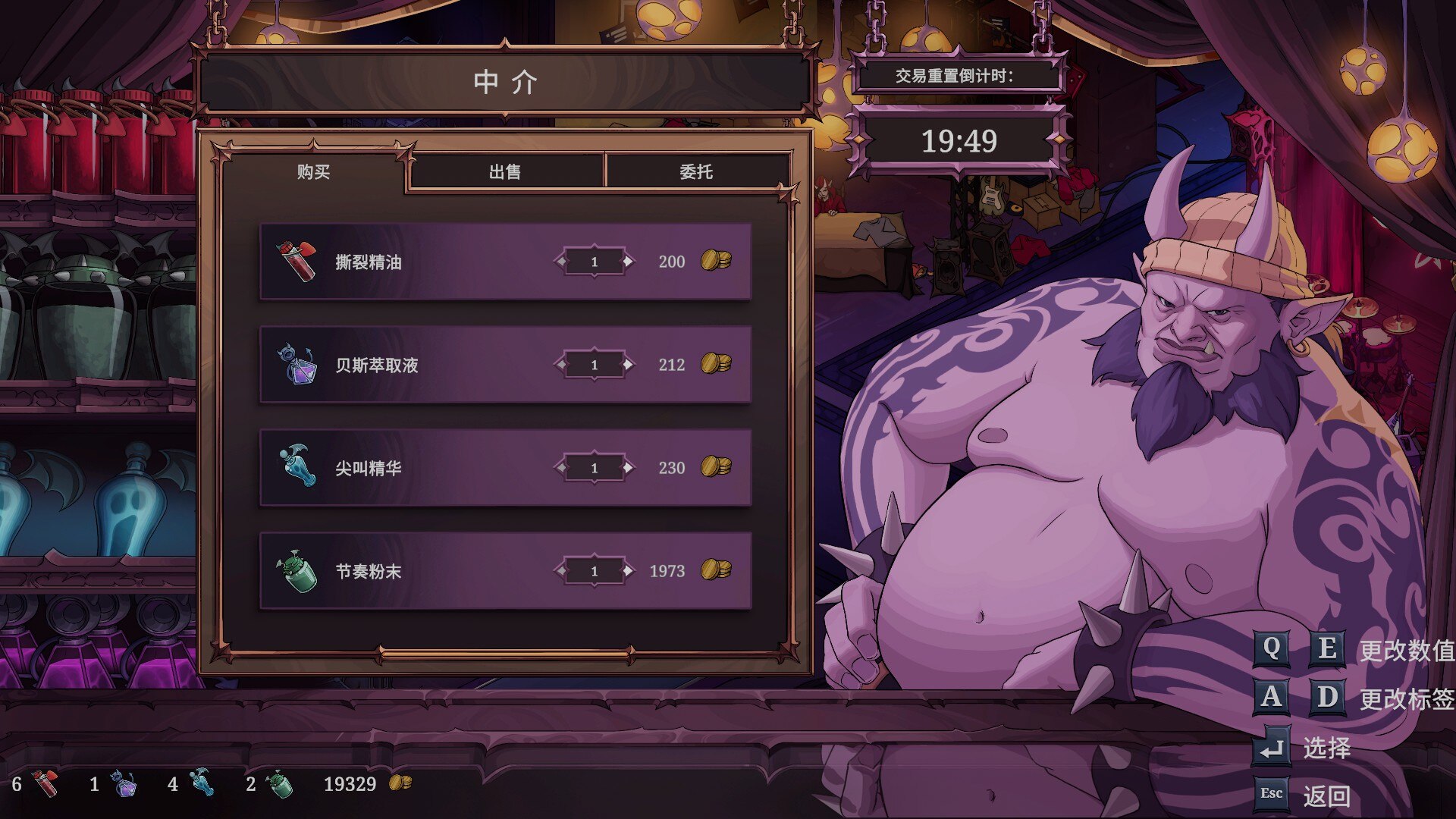
Task: Decrease 撕裂精油 purchase quantity
Action: tap(561, 262)
